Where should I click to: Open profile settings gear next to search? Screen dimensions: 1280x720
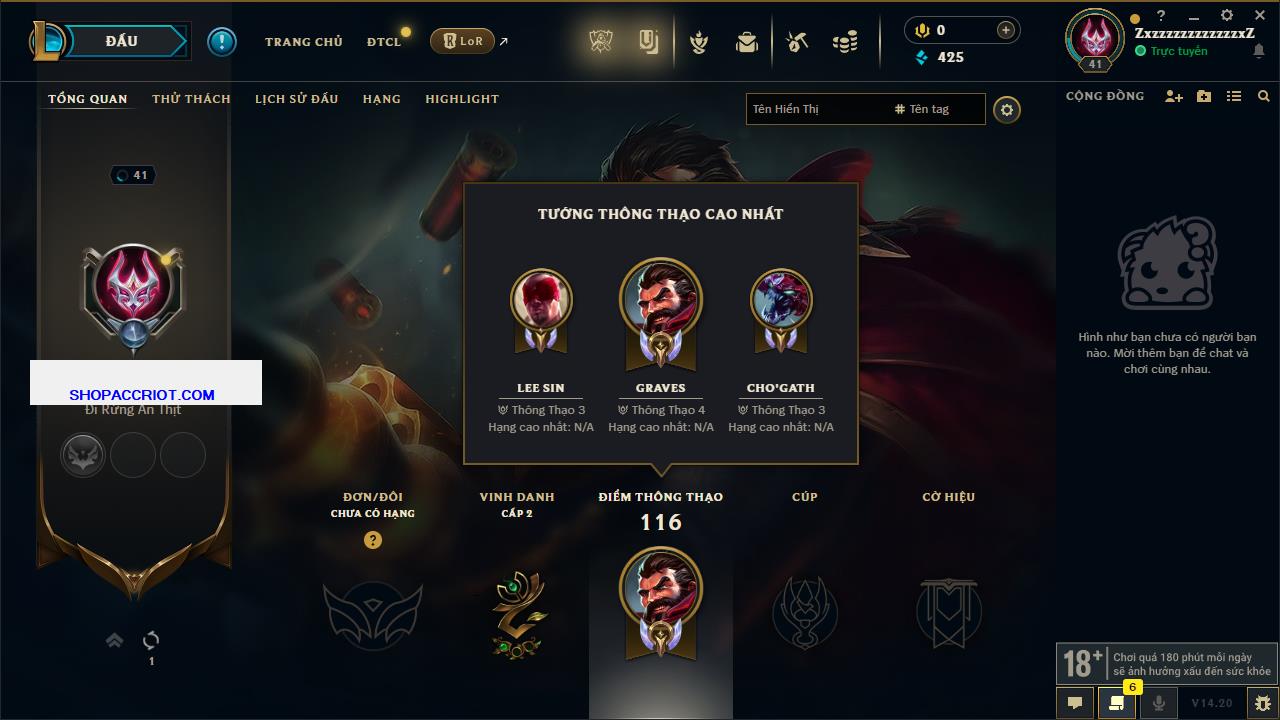tap(1007, 109)
